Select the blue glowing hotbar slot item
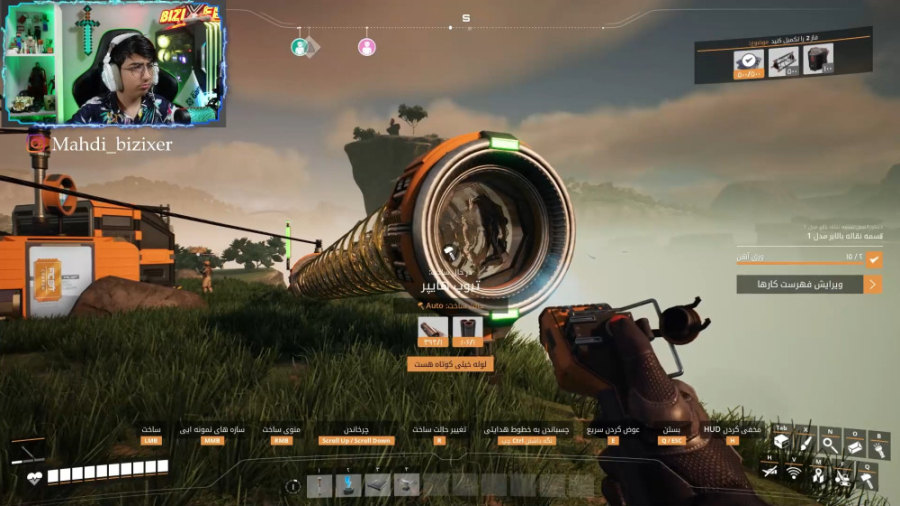 348,486
